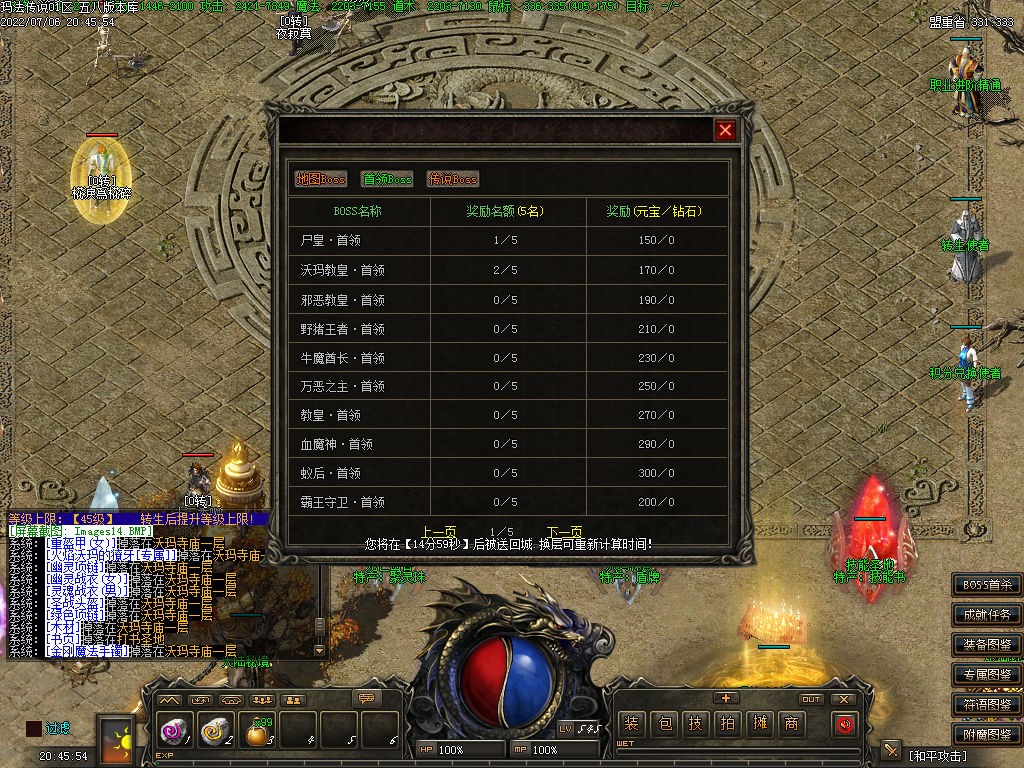1024x768 pixels.
Task: Open the equipment panel with 装
Action: (x=631, y=724)
